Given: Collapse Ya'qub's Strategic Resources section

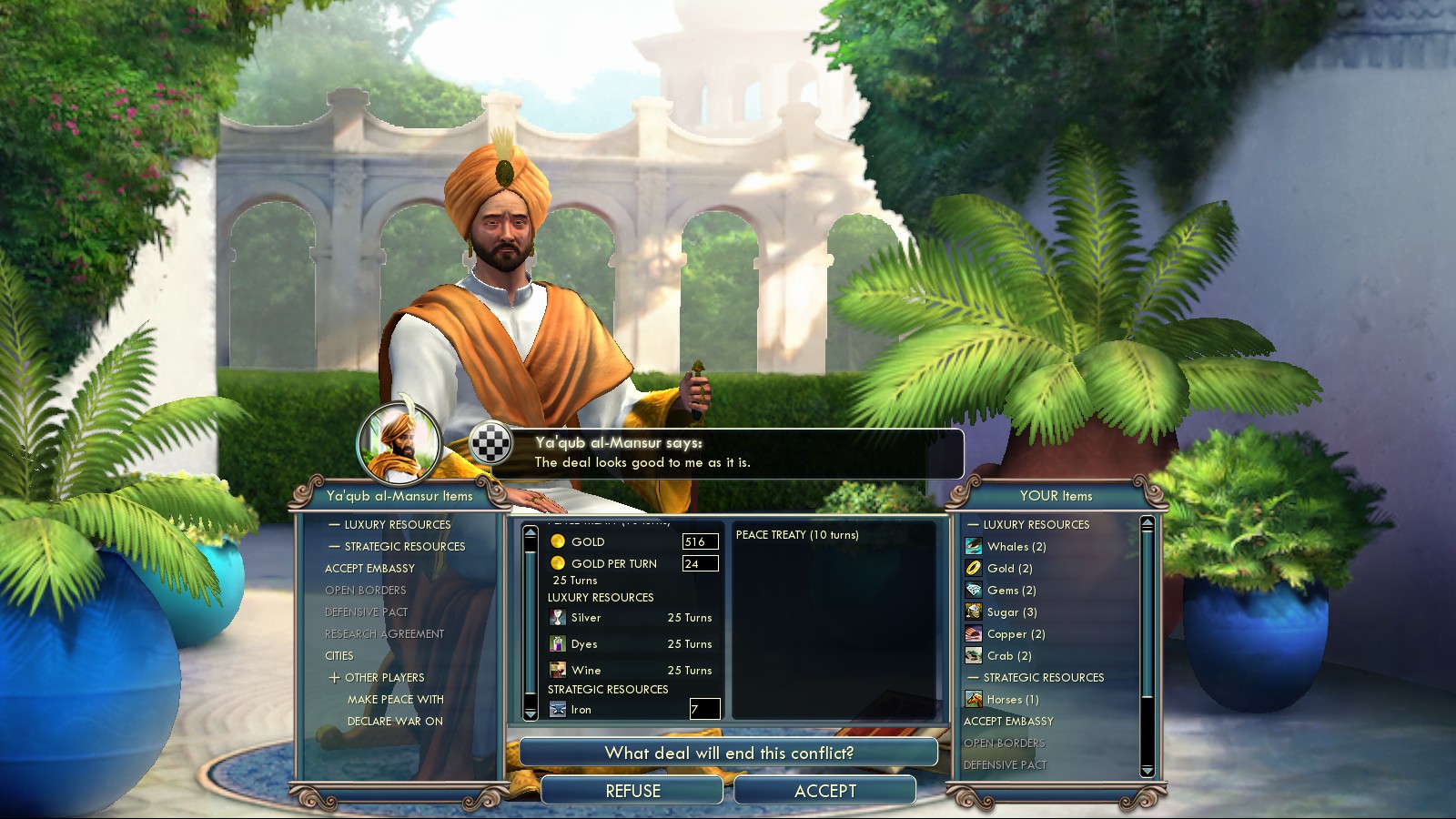Looking at the screenshot, I should tap(397, 547).
